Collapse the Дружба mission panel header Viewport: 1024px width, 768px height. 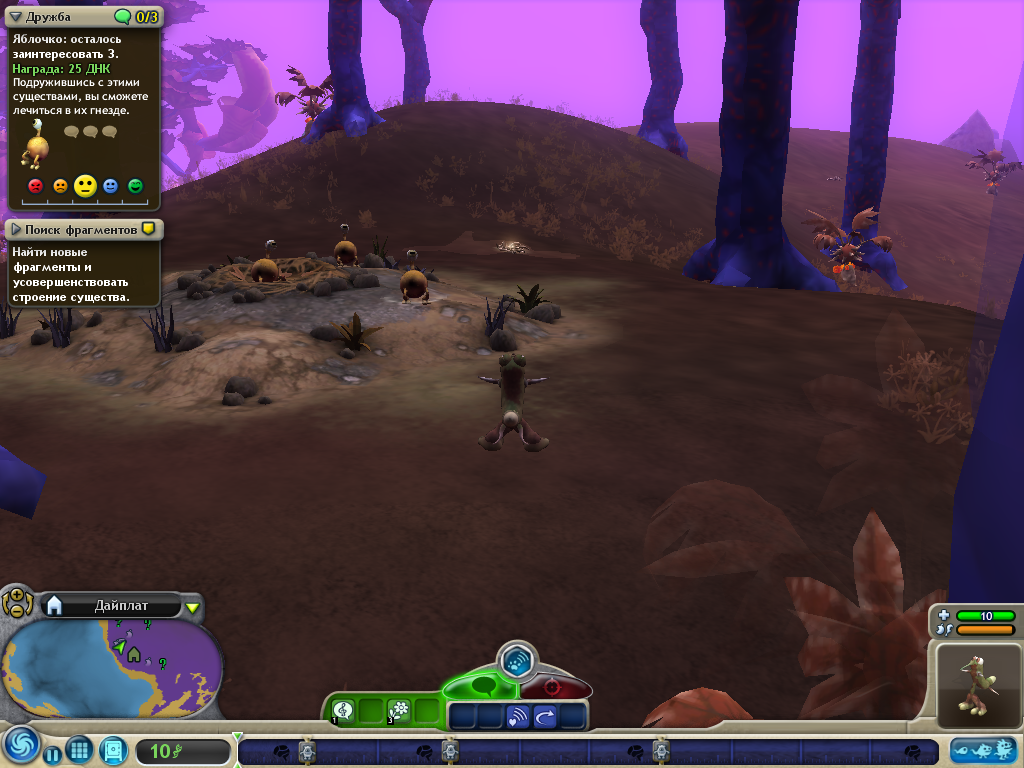coord(16,16)
